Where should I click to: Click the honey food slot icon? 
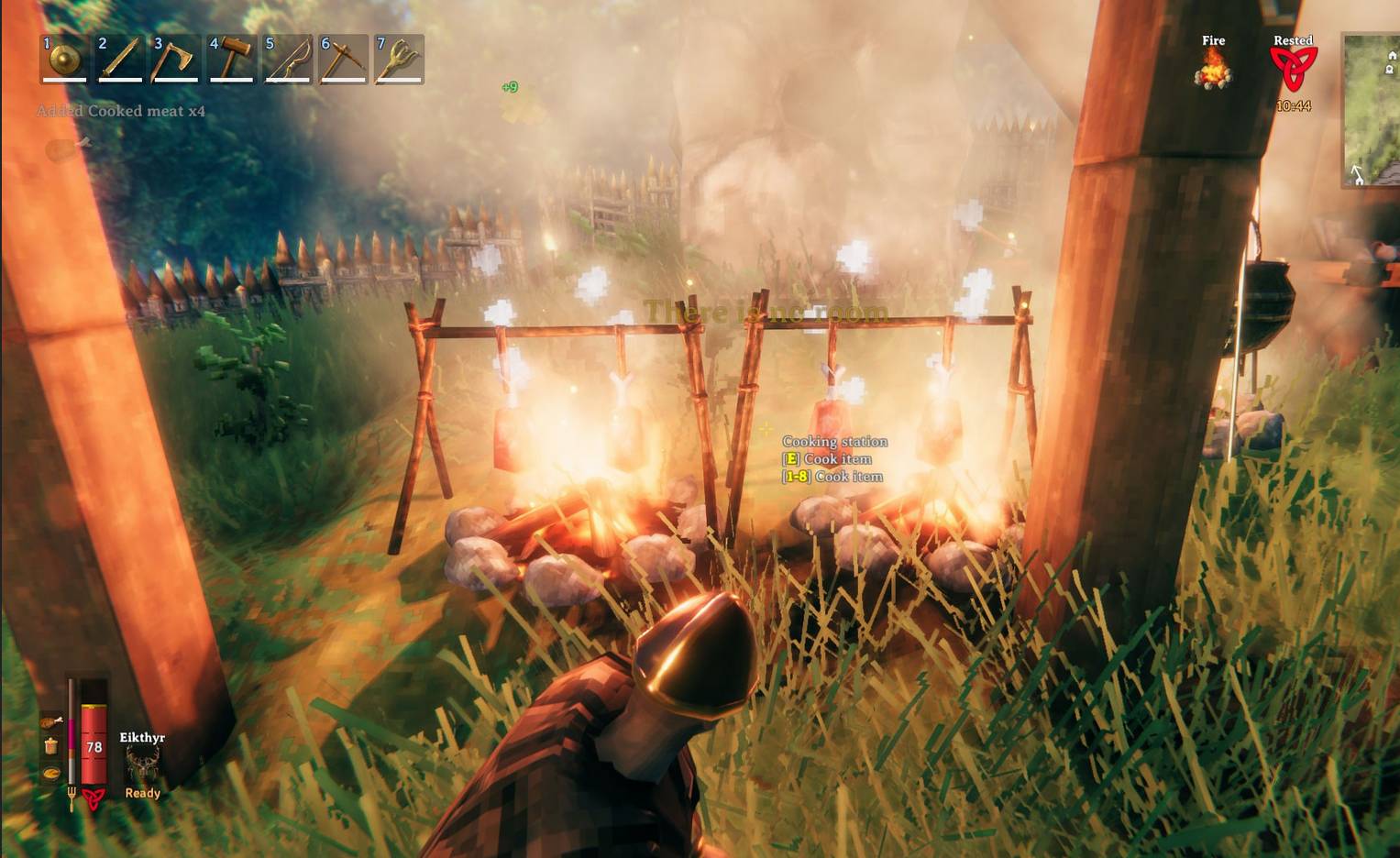pyautogui.click(x=50, y=745)
